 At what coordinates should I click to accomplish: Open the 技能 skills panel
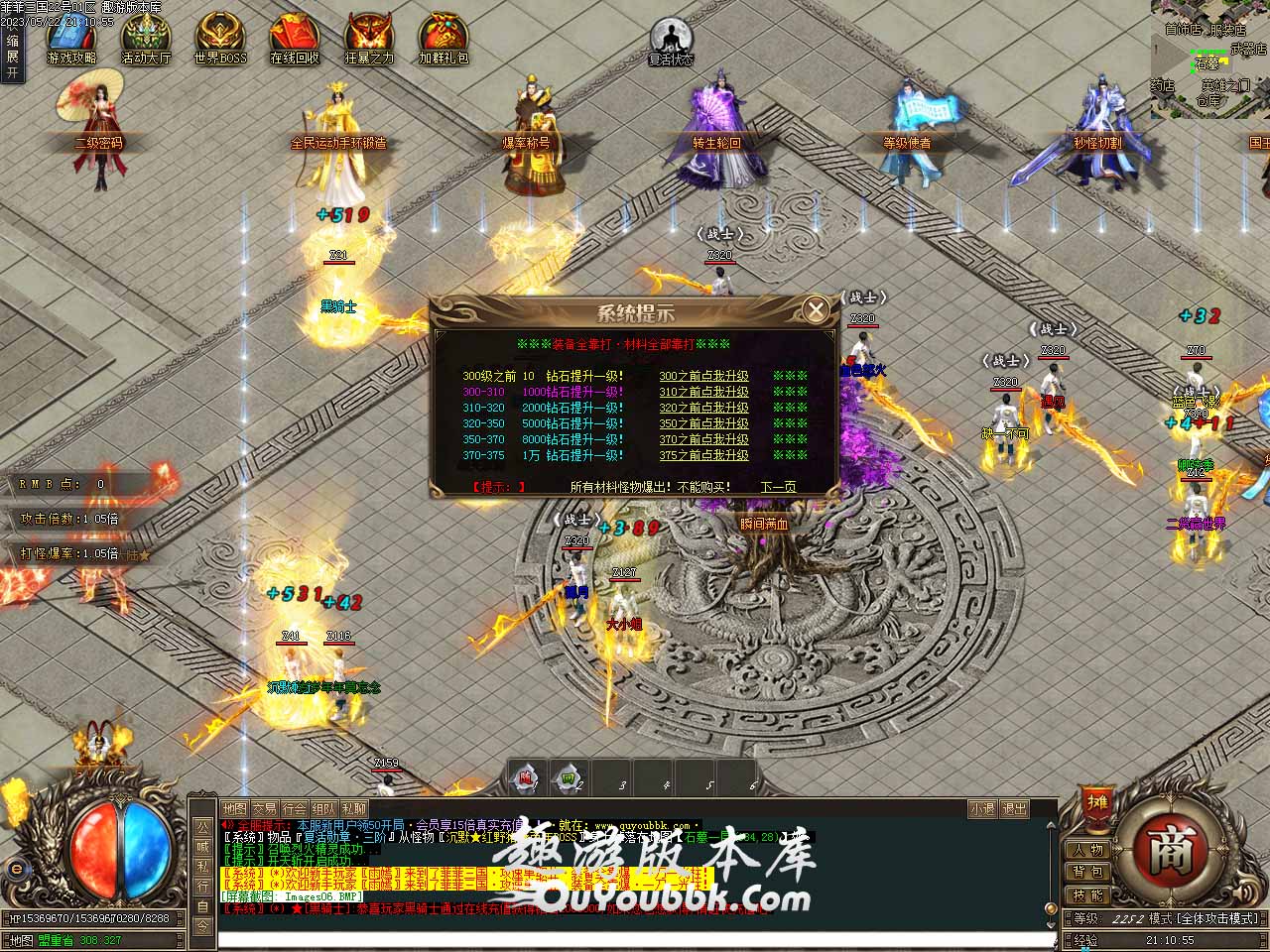tap(1087, 895)
